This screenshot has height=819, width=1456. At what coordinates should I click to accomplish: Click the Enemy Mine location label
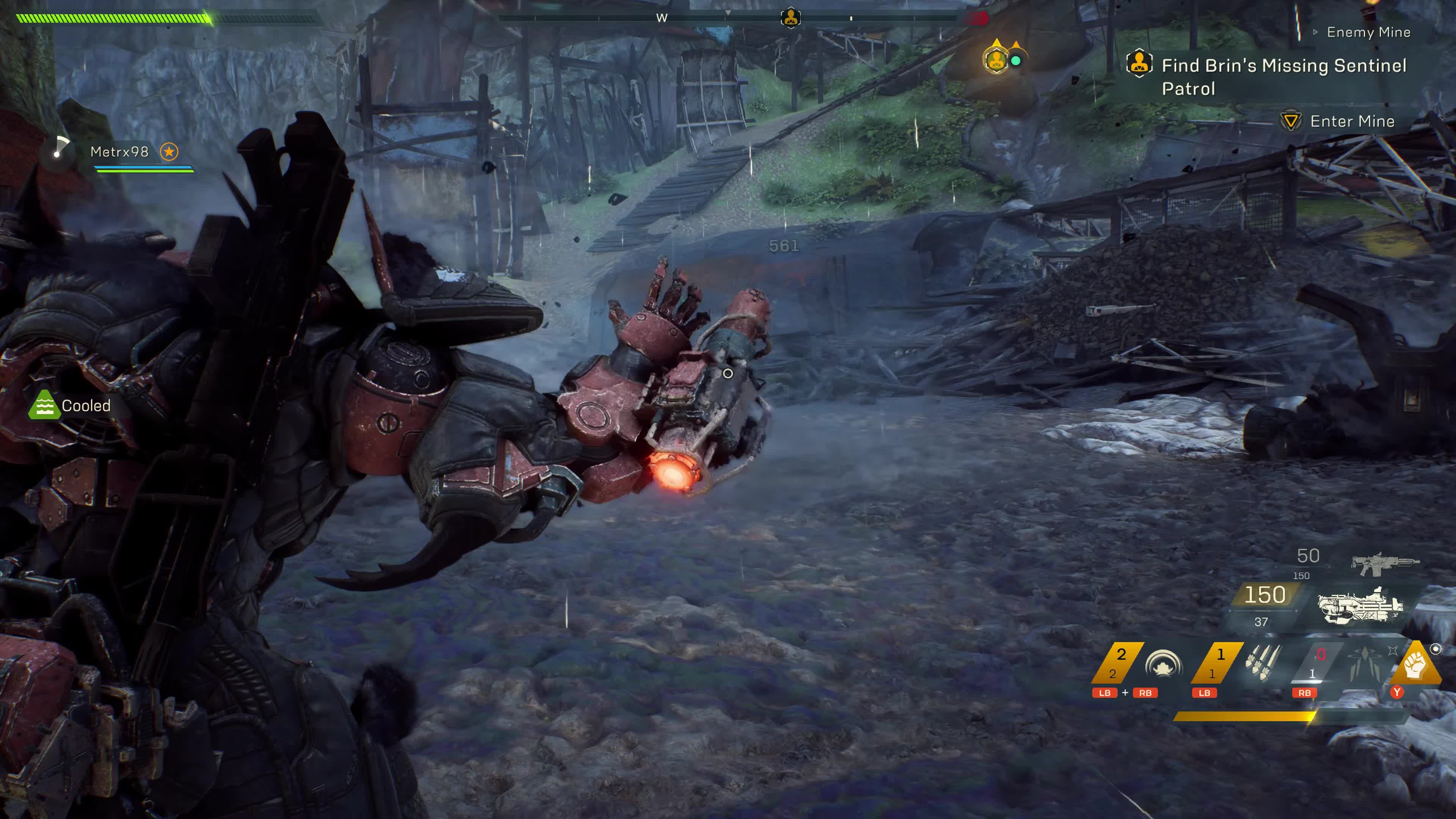[1368, 32]
